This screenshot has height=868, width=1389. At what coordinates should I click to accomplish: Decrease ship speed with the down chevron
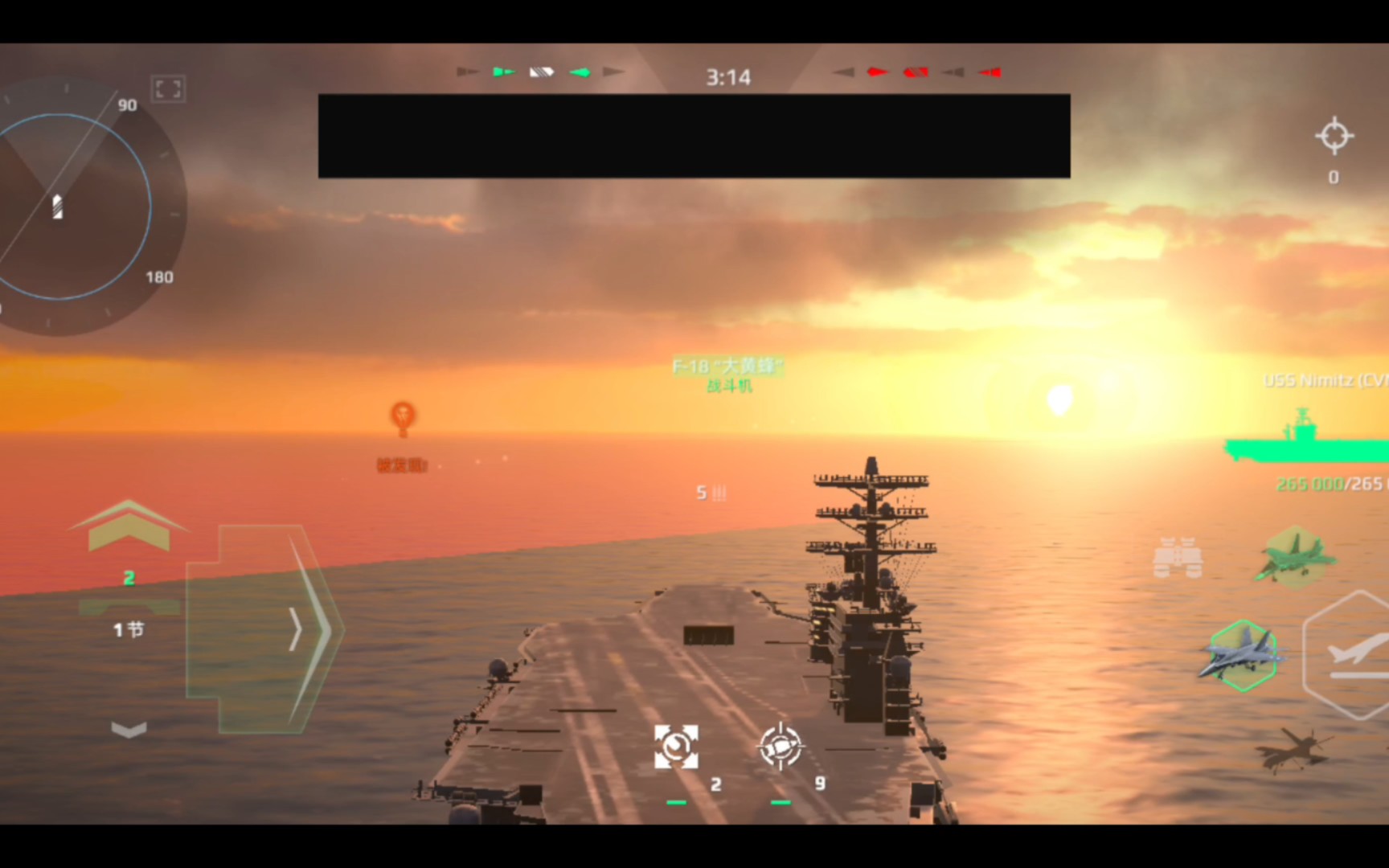129,730
